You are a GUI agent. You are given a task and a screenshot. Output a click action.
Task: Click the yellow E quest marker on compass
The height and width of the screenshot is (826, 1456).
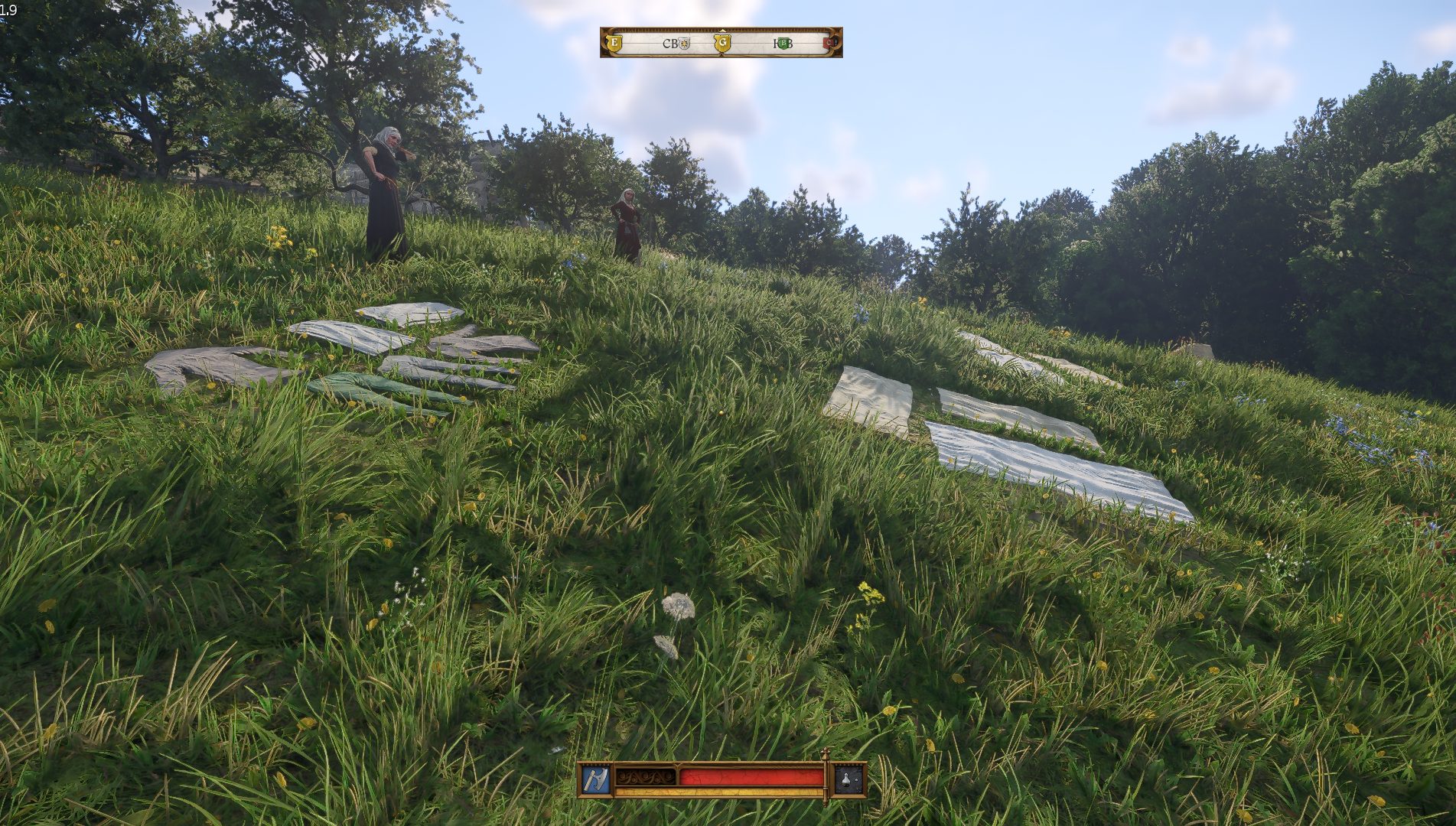click(614, 43)
